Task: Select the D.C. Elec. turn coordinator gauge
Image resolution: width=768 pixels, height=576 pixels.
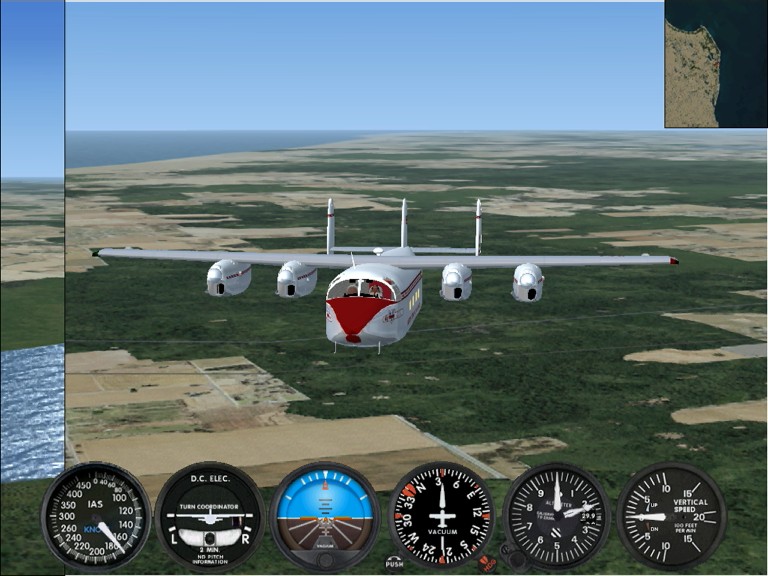Action: coord(210,515)
